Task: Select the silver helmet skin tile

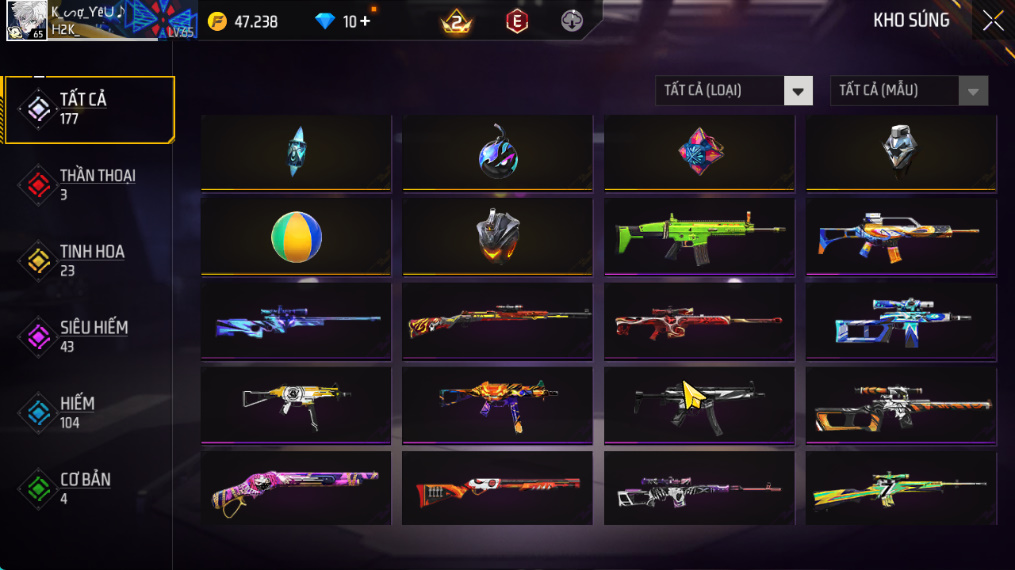Action: pos(900,153)
